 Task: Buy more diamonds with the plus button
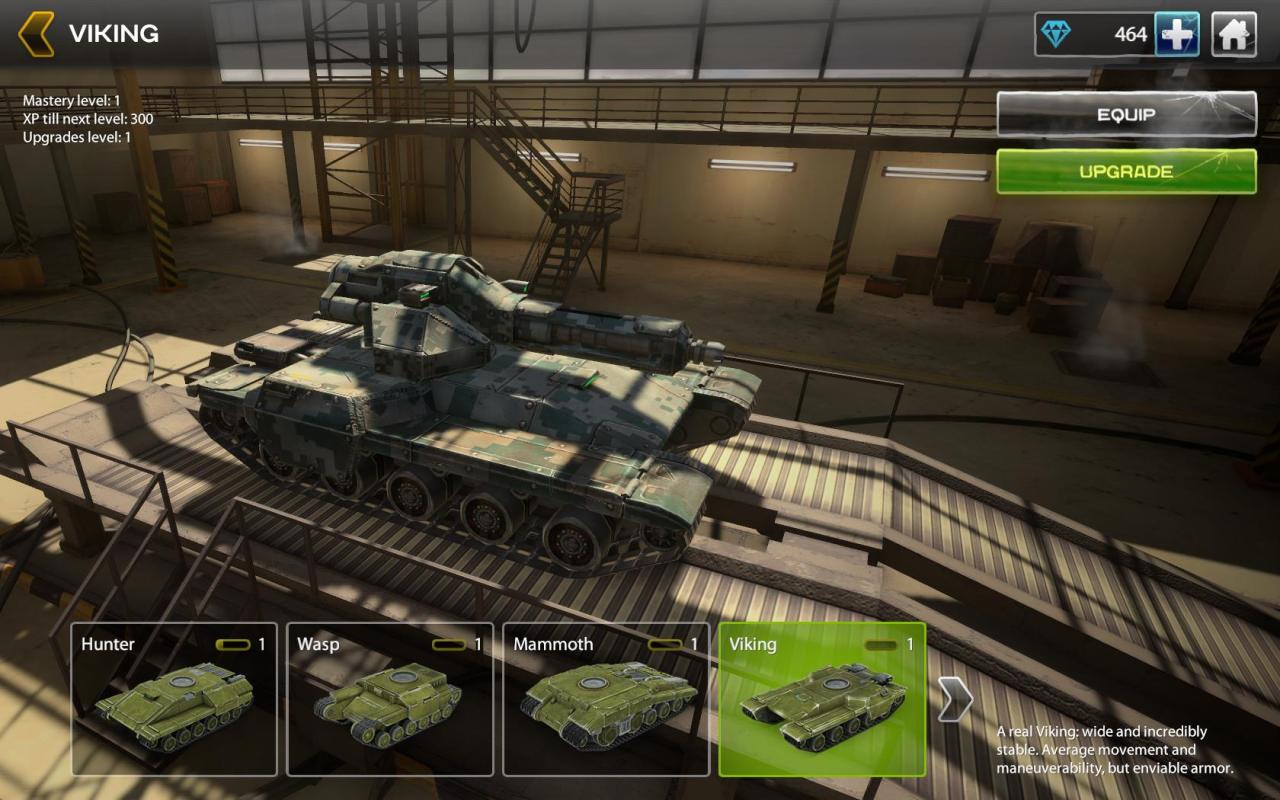coord(1177,35)
